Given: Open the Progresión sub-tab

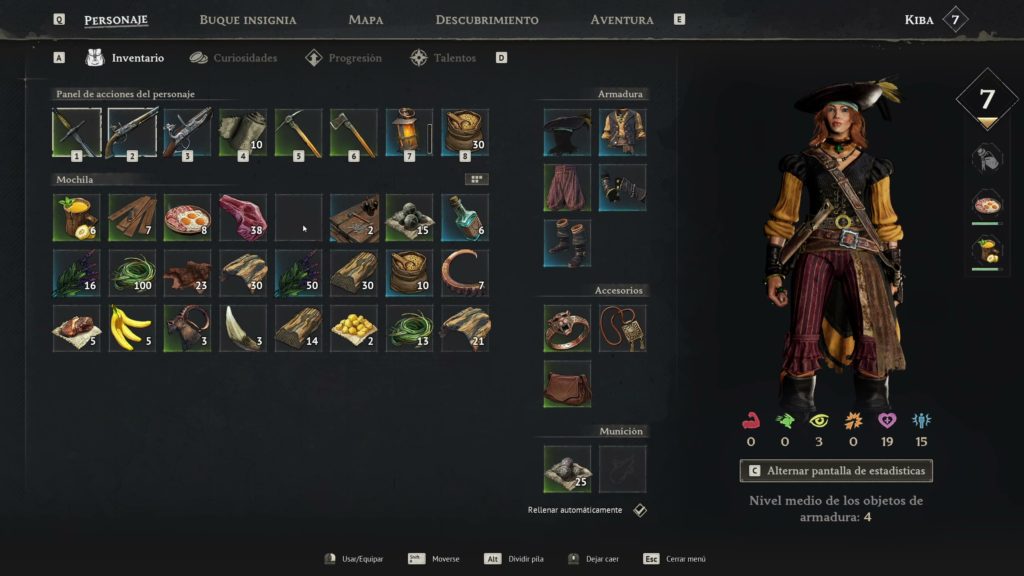Looking at the screenshot, I should click(x=344, y=58).
